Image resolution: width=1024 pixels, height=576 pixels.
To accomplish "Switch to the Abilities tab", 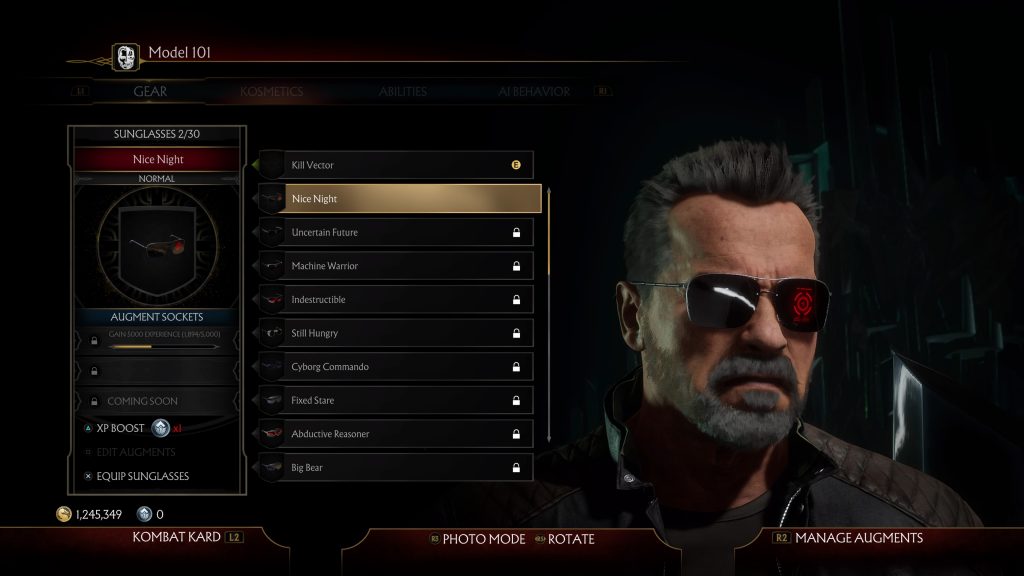I will pos(402,92).
